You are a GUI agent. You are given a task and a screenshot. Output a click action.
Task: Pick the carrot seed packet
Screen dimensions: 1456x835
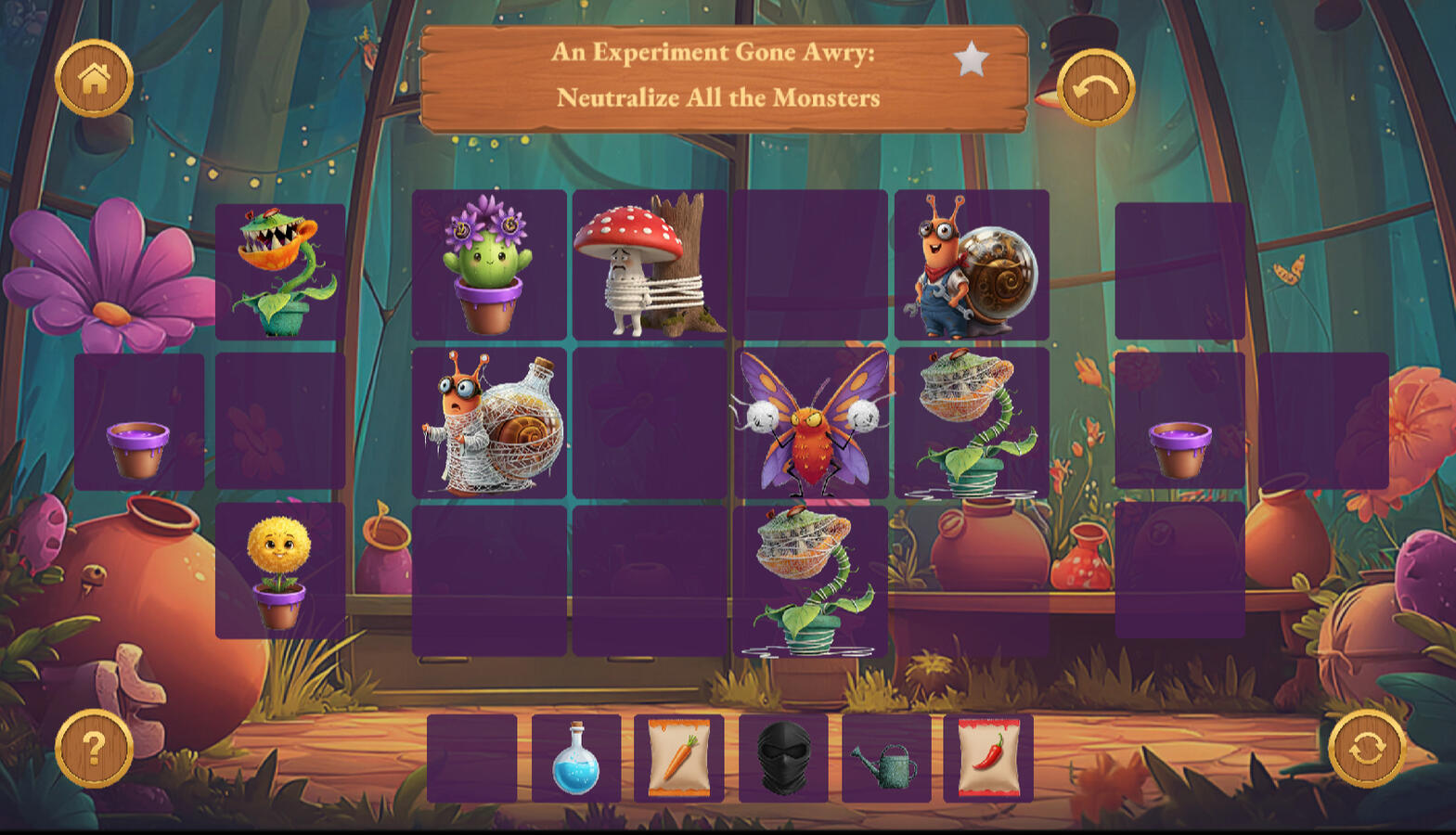coord(679,759)
